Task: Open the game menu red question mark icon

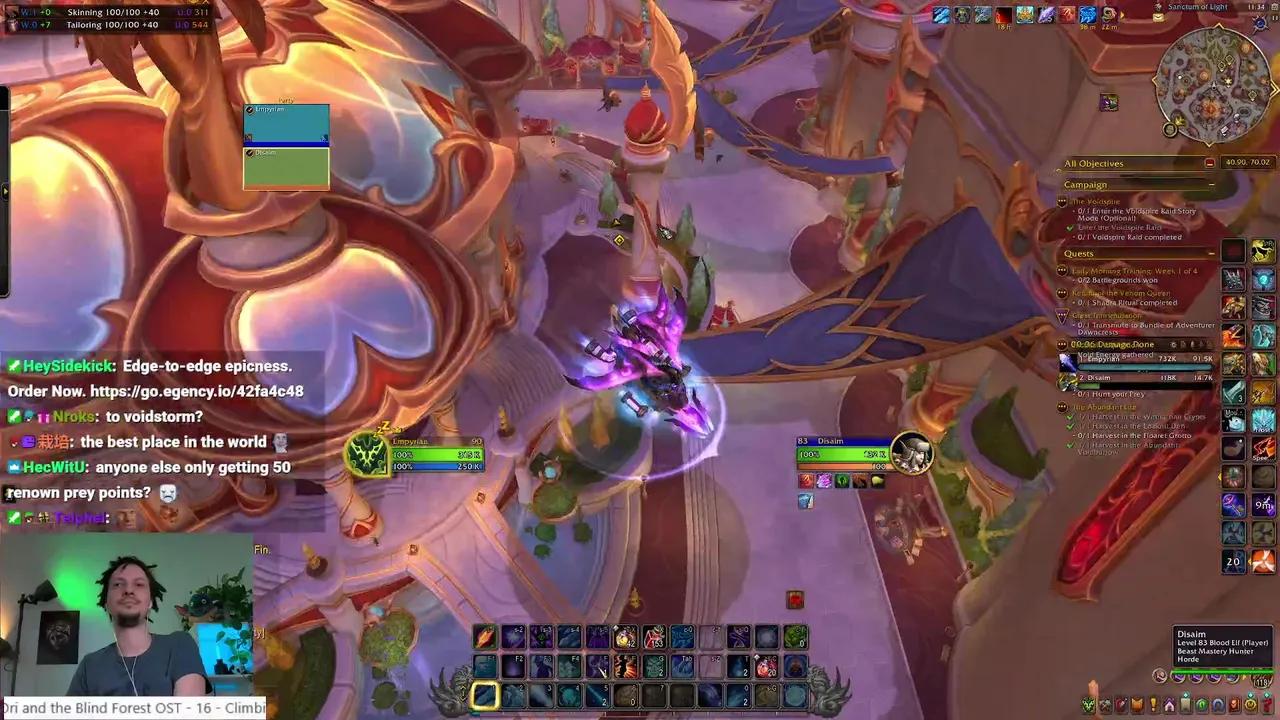Action: click(x=1266, y=704)
